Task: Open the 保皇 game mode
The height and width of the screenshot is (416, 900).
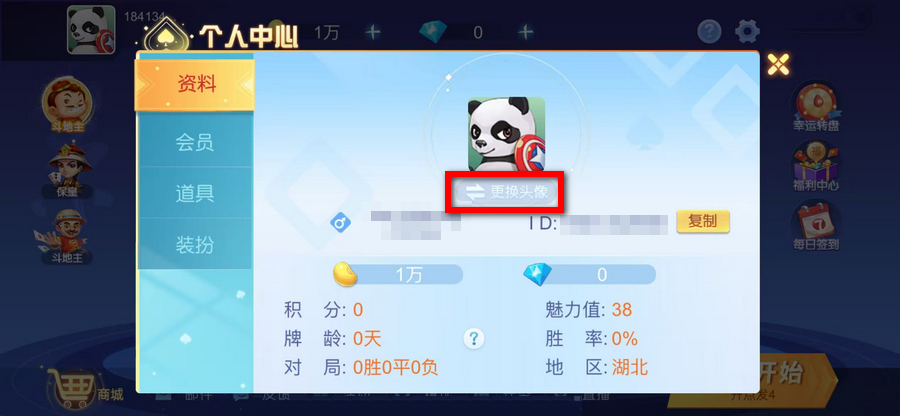Action: pos(67,168)
